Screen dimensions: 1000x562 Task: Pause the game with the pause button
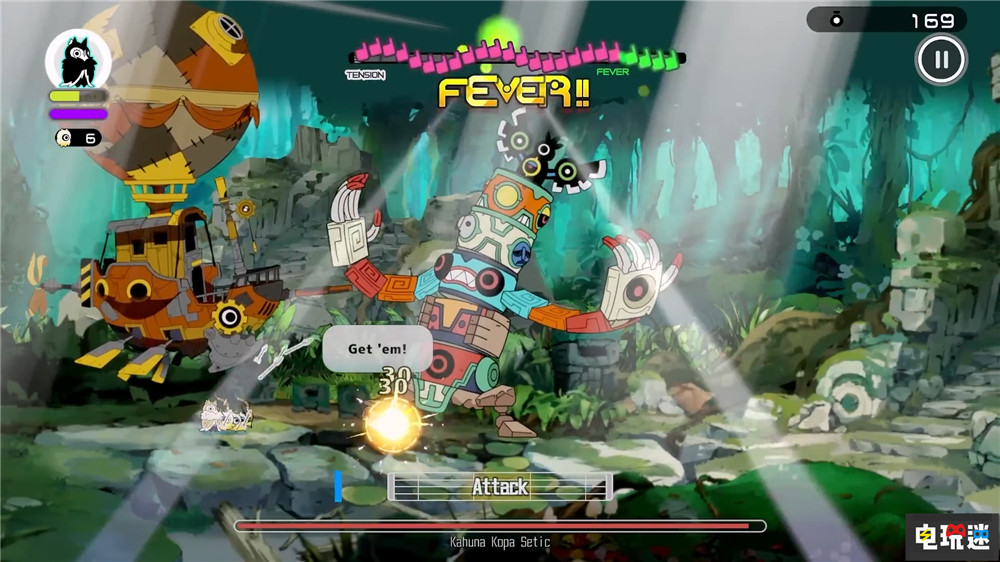click(940, 60)
